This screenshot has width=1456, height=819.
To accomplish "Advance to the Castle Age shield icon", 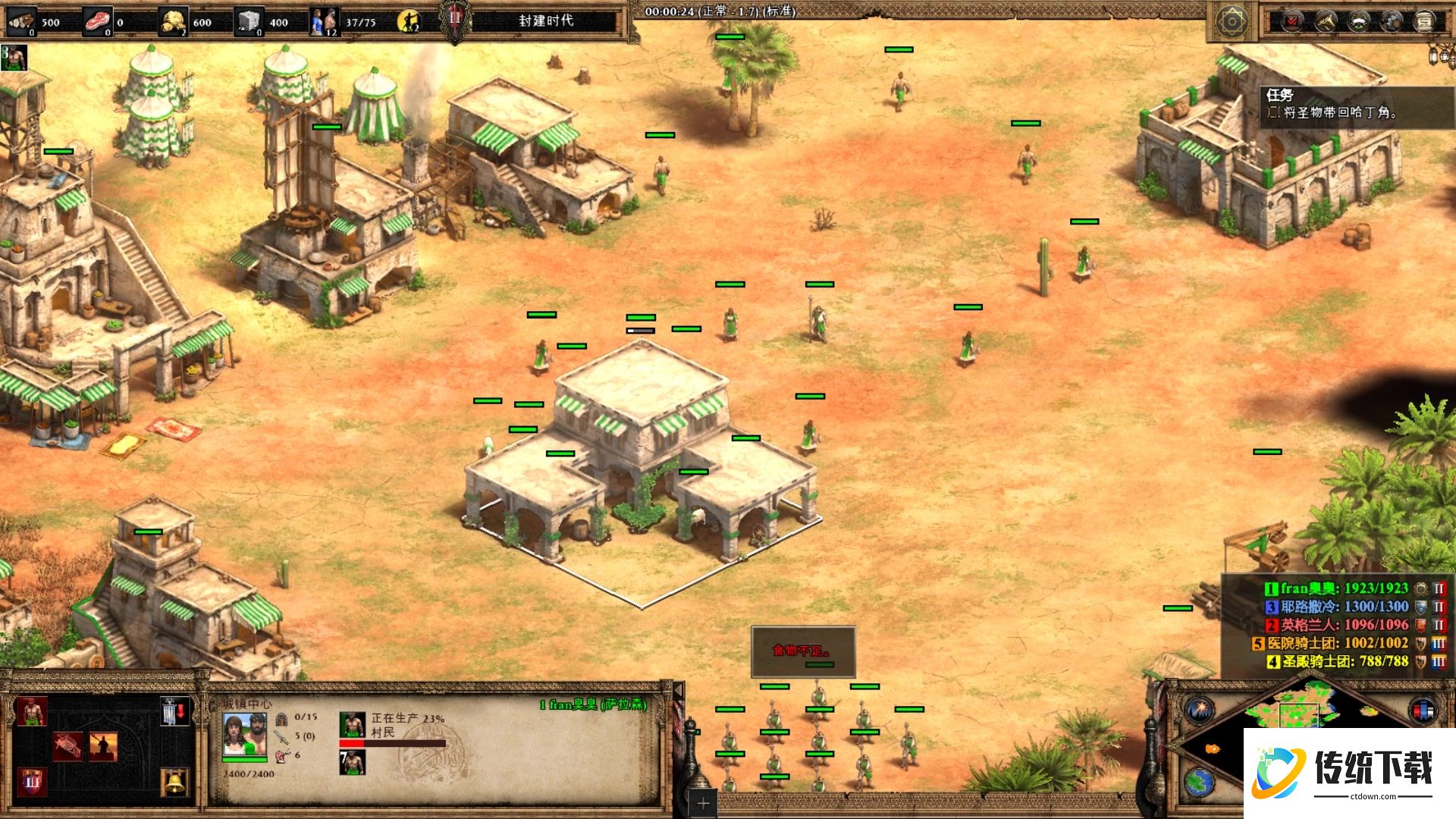I will (x=31, y=782).
